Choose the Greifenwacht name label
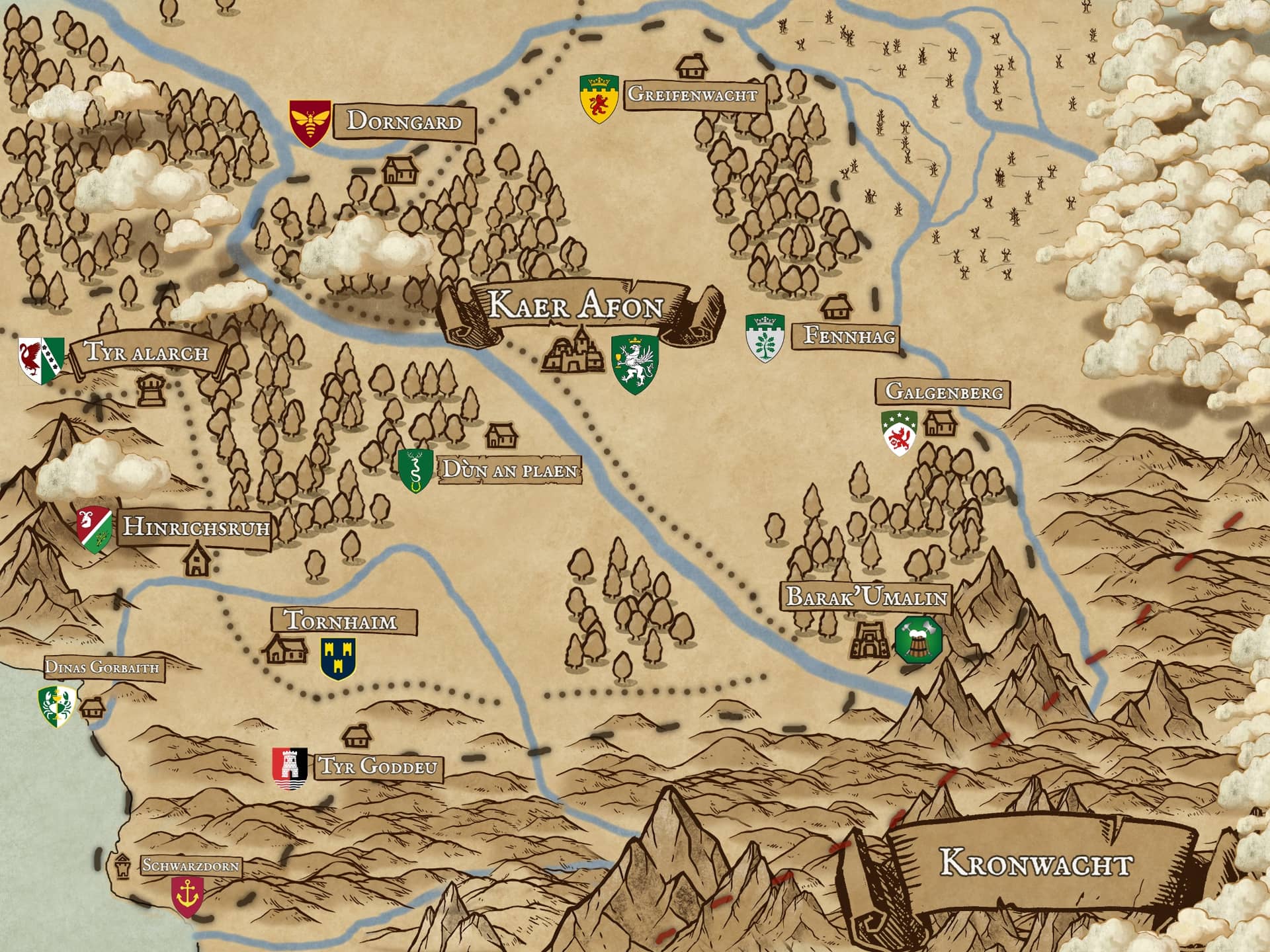The image size is (1270, 952). 693,94
